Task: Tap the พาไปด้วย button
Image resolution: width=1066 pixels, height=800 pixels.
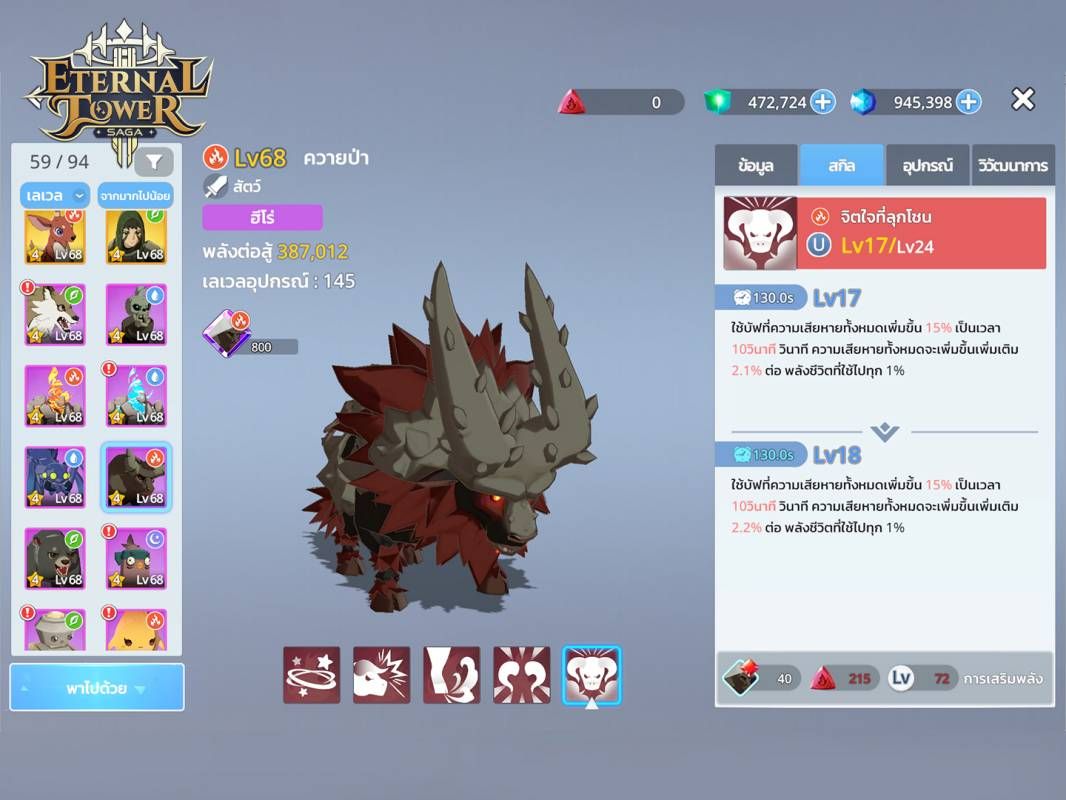Action: [x=97, y=687]
